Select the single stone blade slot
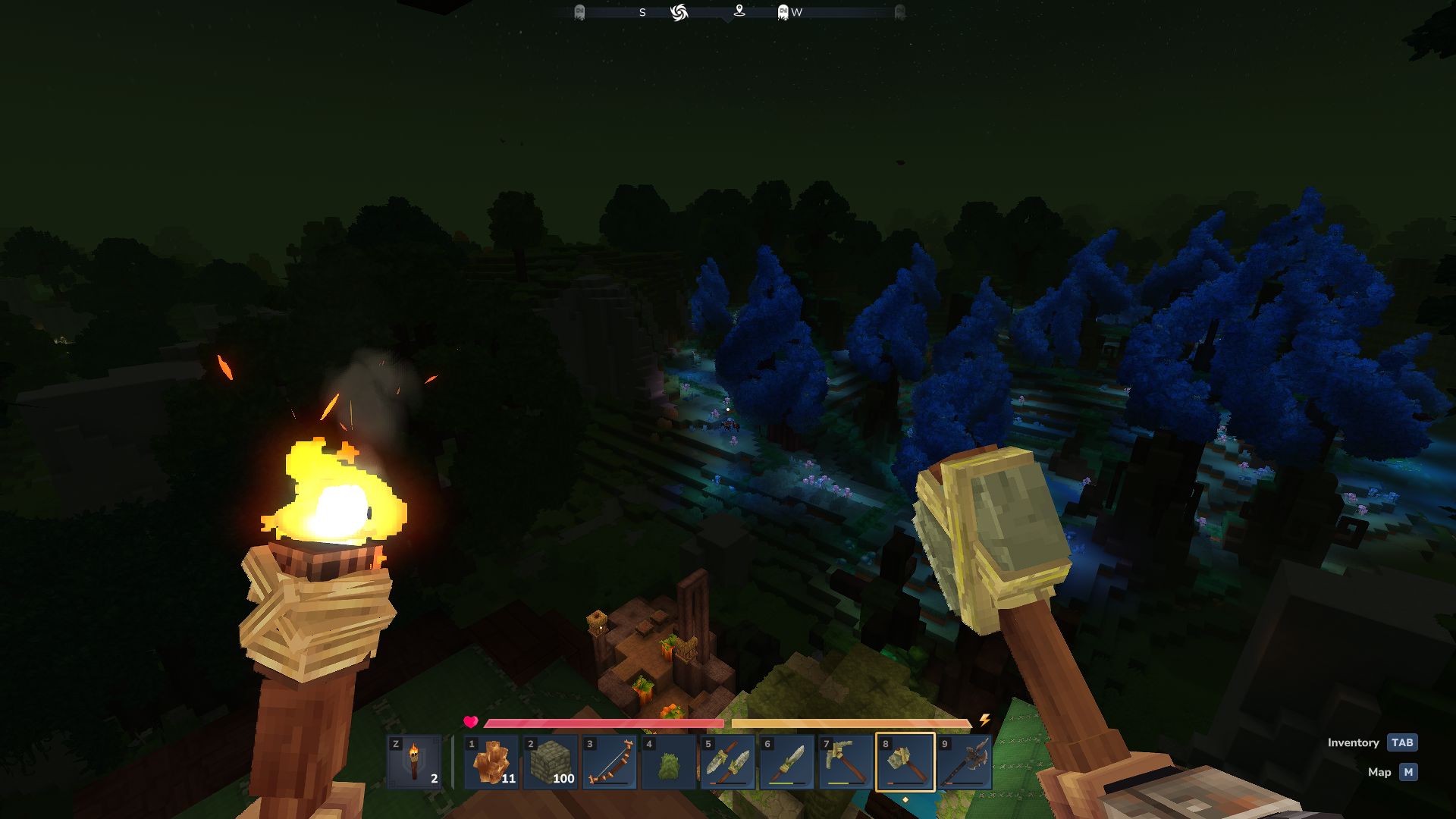1456x819 pixels. coord(786,761)
